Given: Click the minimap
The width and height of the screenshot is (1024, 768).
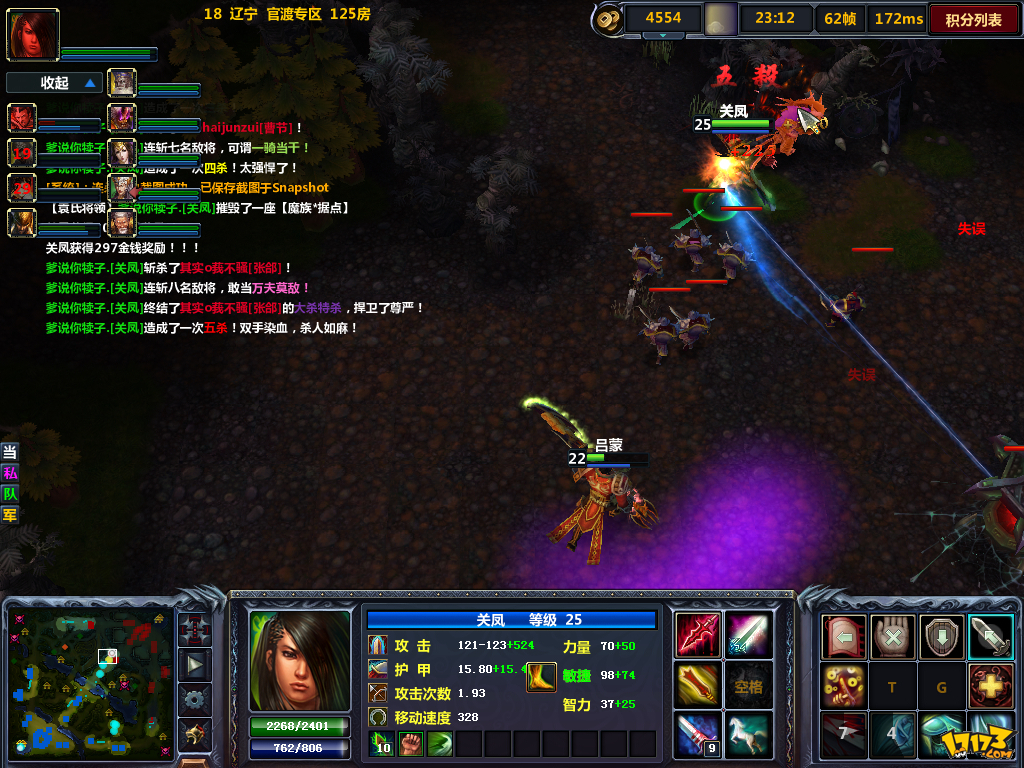Looking at the screenshot, I should tap(90, 680).
